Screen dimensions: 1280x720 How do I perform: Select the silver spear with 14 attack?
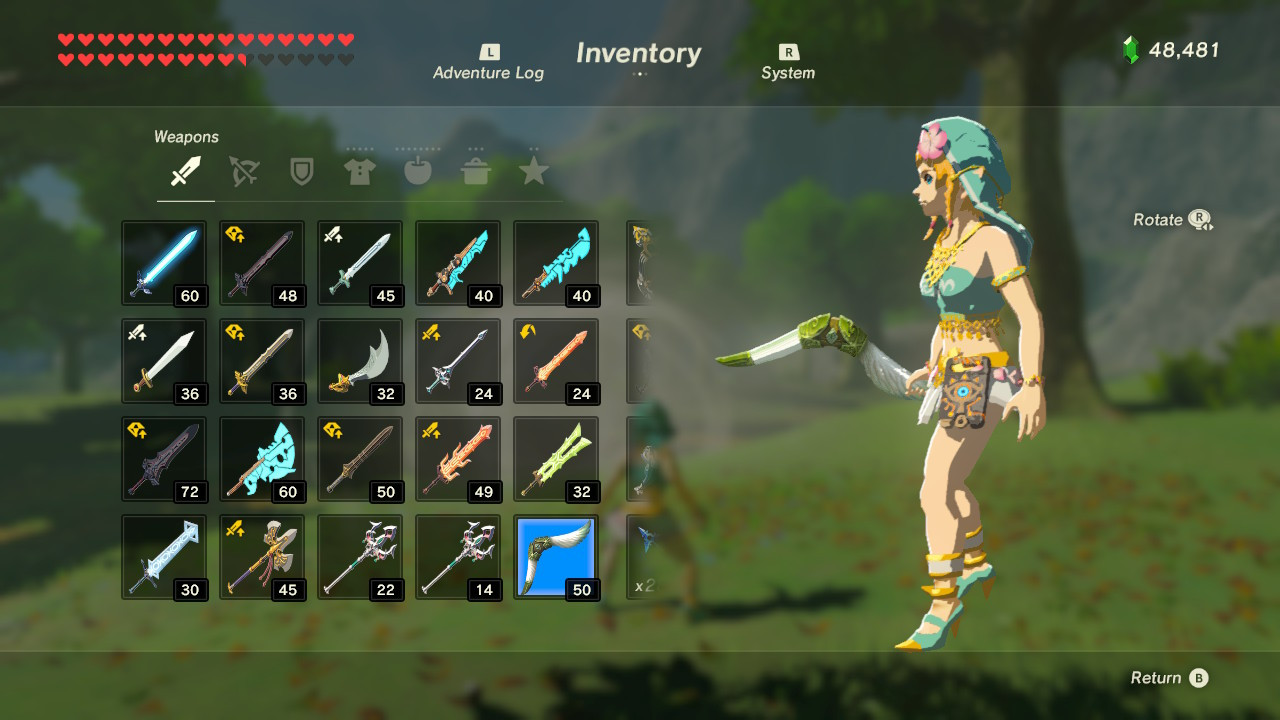459,558
